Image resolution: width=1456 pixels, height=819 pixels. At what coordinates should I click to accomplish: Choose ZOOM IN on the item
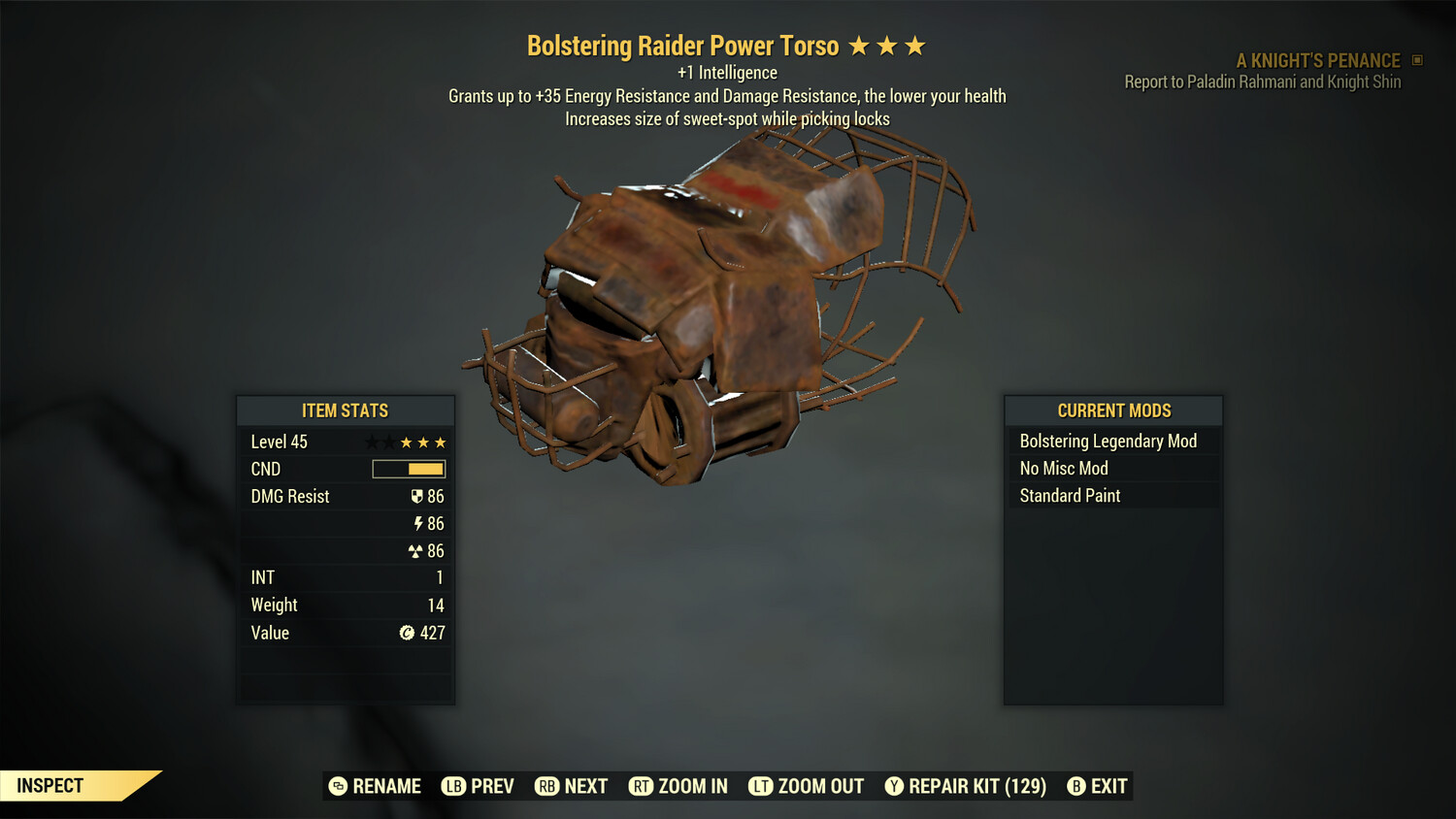(x=678, y=786)
